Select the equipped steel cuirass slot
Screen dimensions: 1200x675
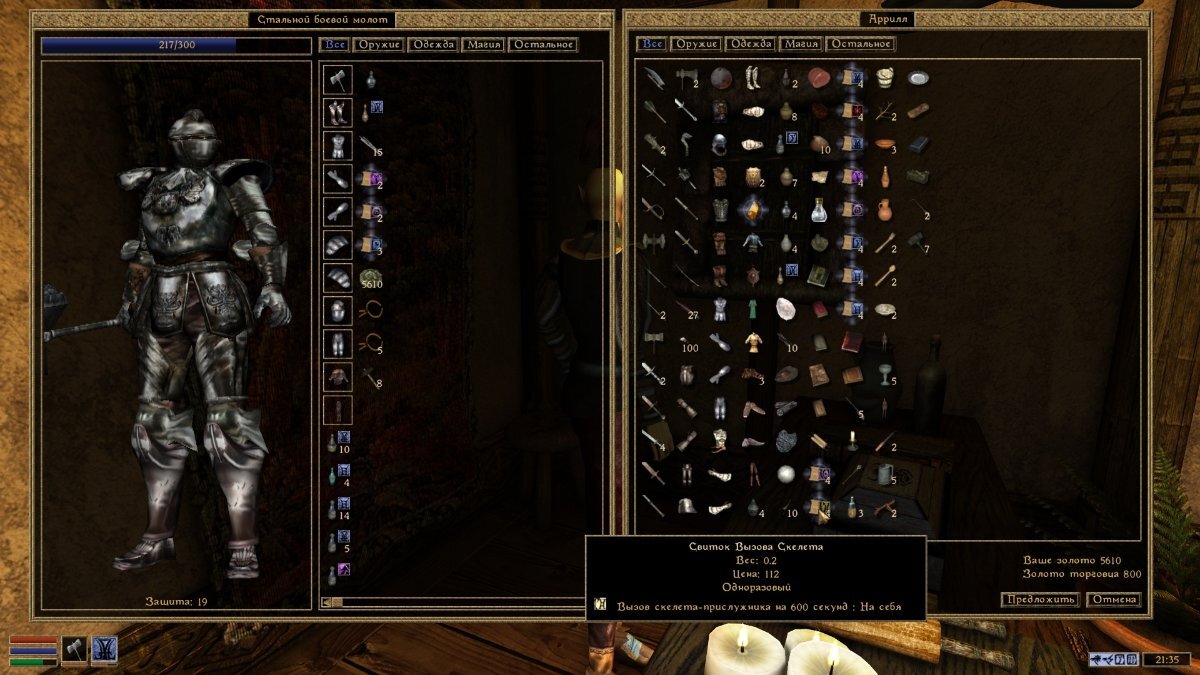(337, 145)
